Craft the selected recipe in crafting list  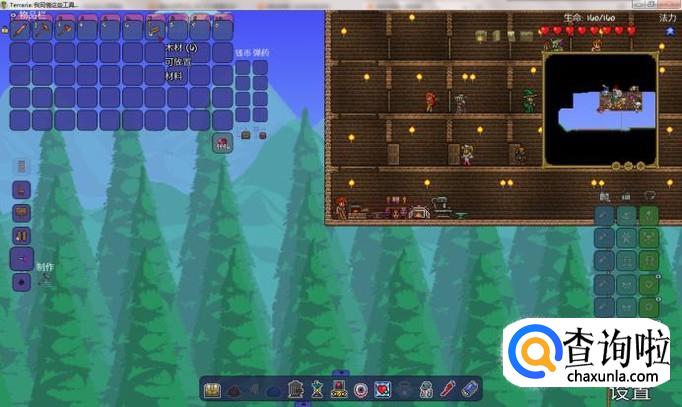pyautogui.click(x=21, y=259)
